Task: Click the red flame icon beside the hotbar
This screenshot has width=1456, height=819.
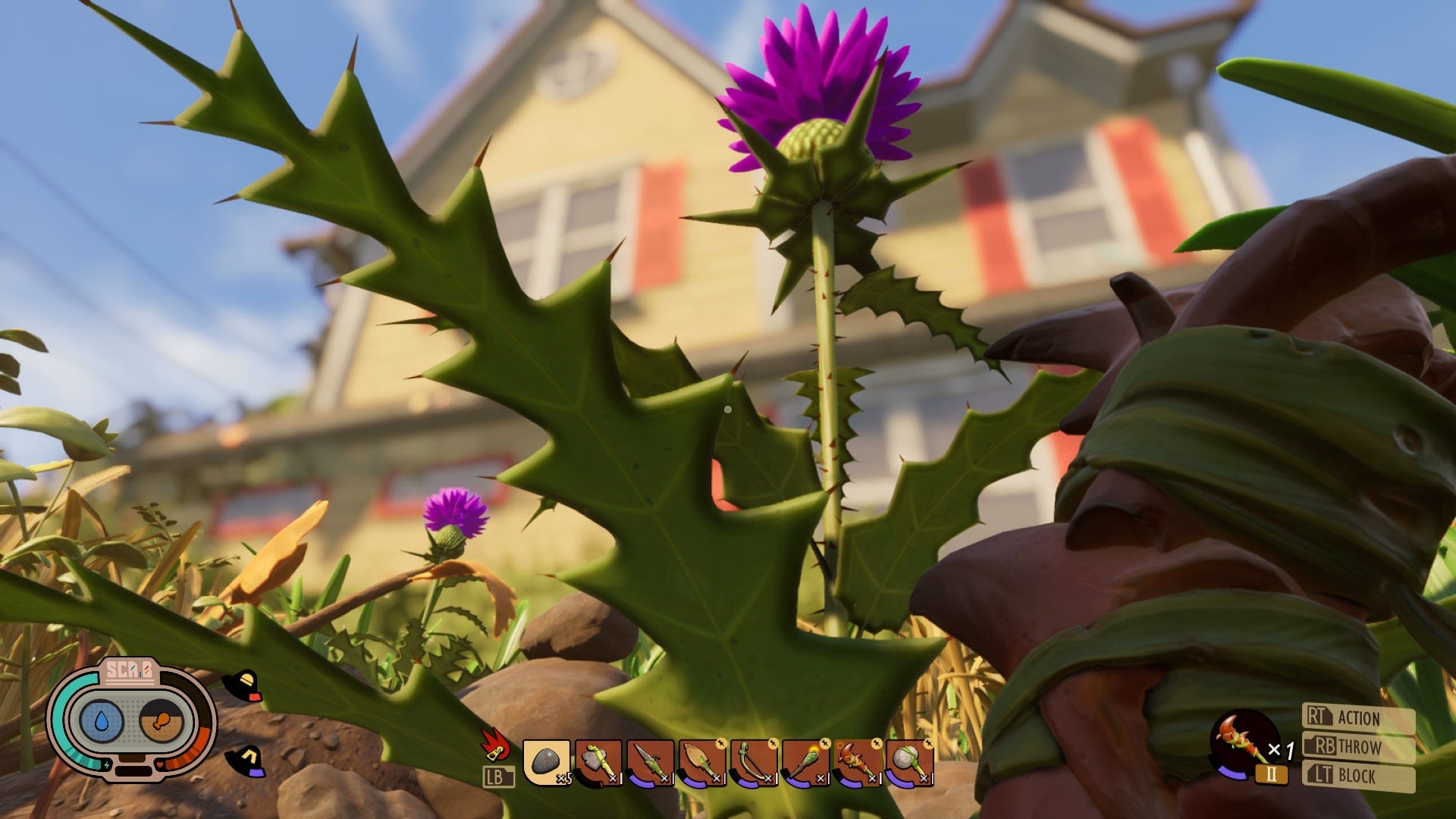Action: (495, 745)
